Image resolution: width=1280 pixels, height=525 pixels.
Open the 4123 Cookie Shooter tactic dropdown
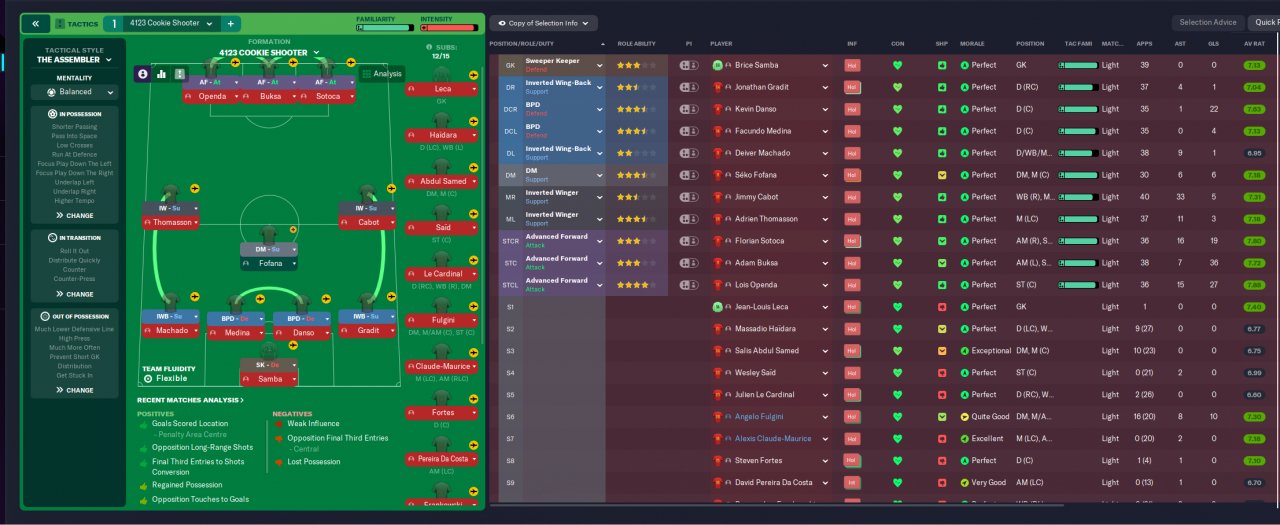[171, 23]
